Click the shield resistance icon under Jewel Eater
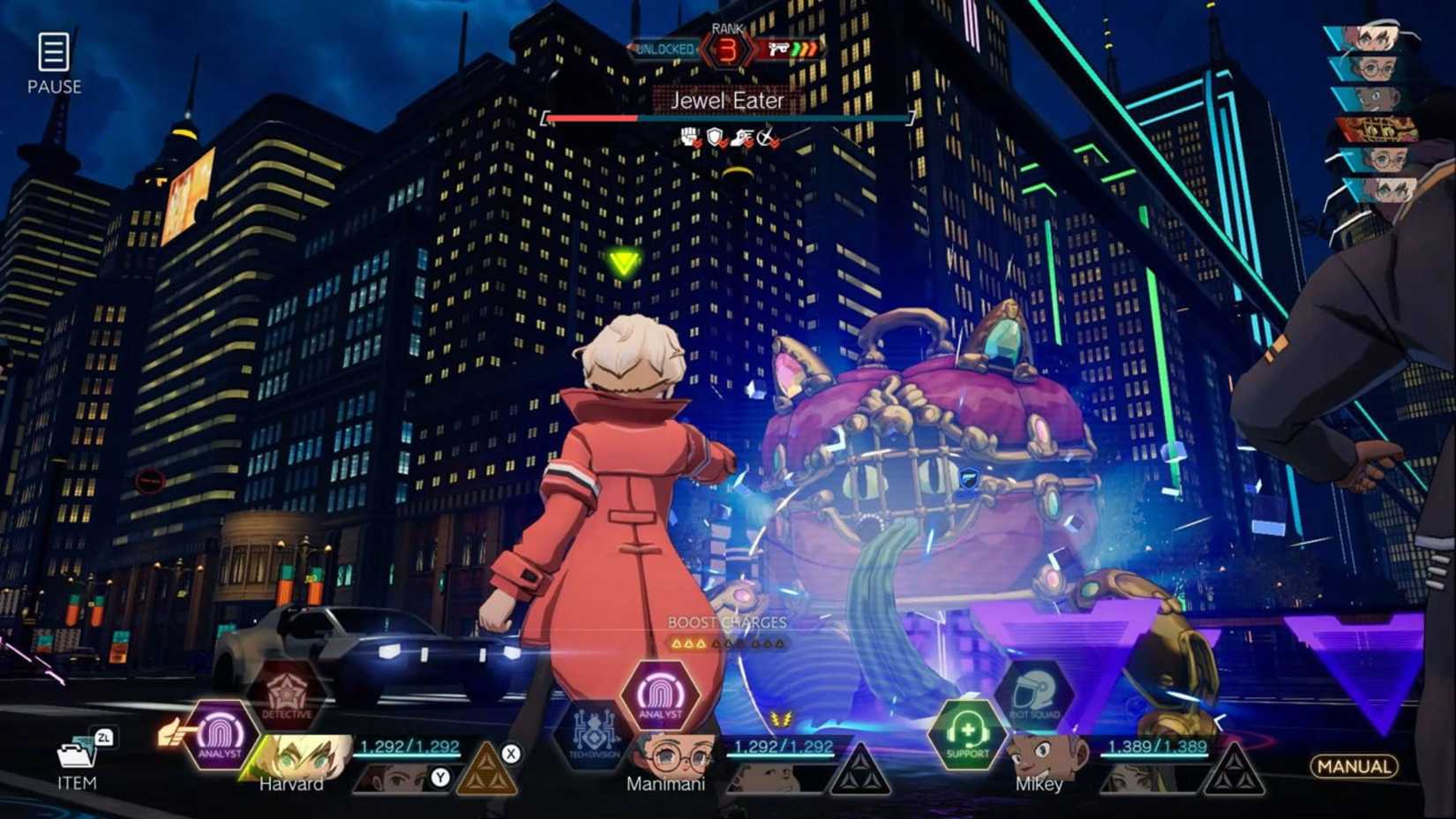 pyautogui.click(x=715, y=136)
